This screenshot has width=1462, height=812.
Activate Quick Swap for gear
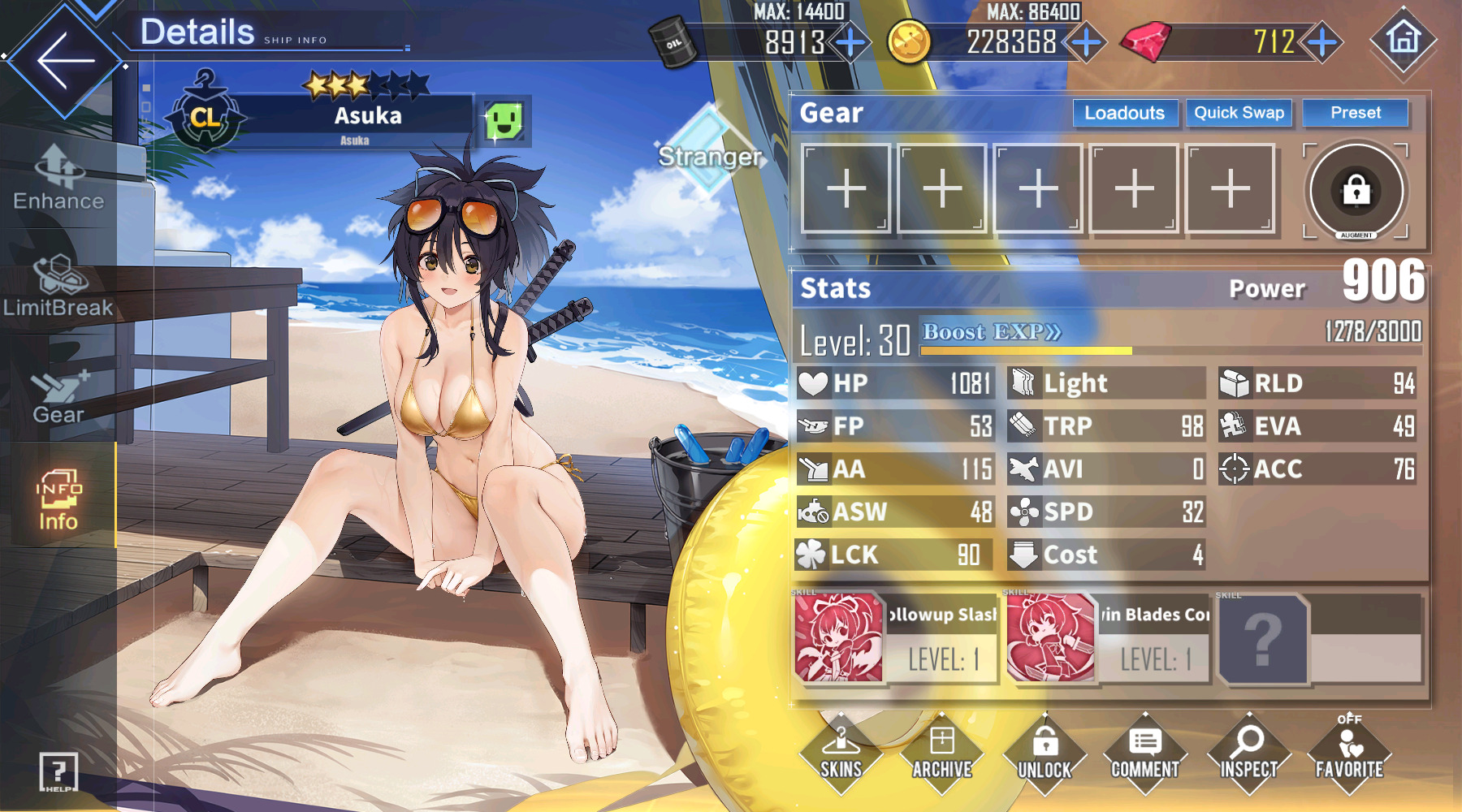click(x=1239, y=113)
